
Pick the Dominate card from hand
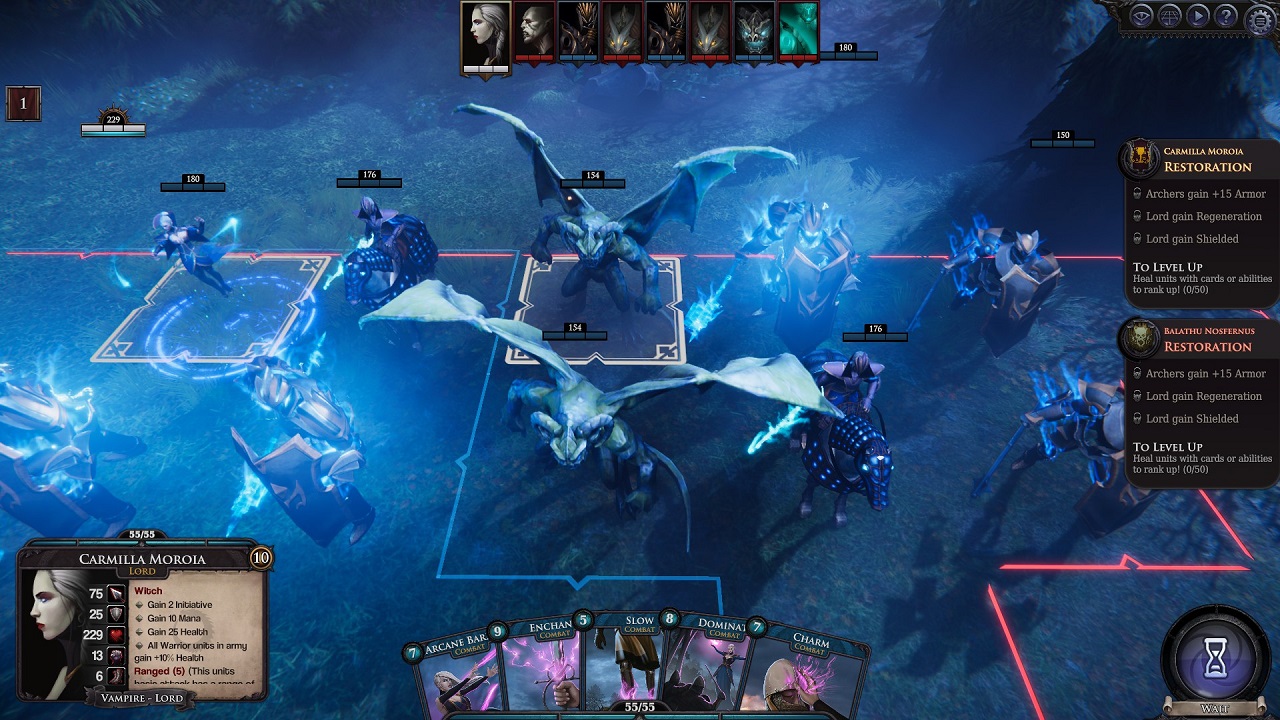[710, 672]
